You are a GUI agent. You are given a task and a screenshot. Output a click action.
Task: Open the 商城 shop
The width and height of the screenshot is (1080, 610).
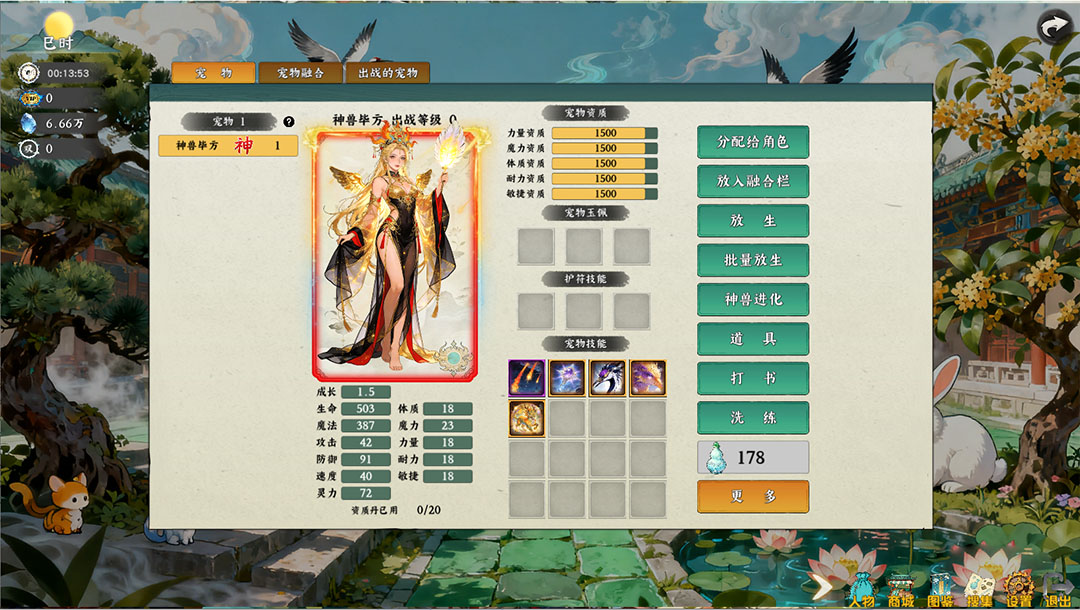coord(901,590)
